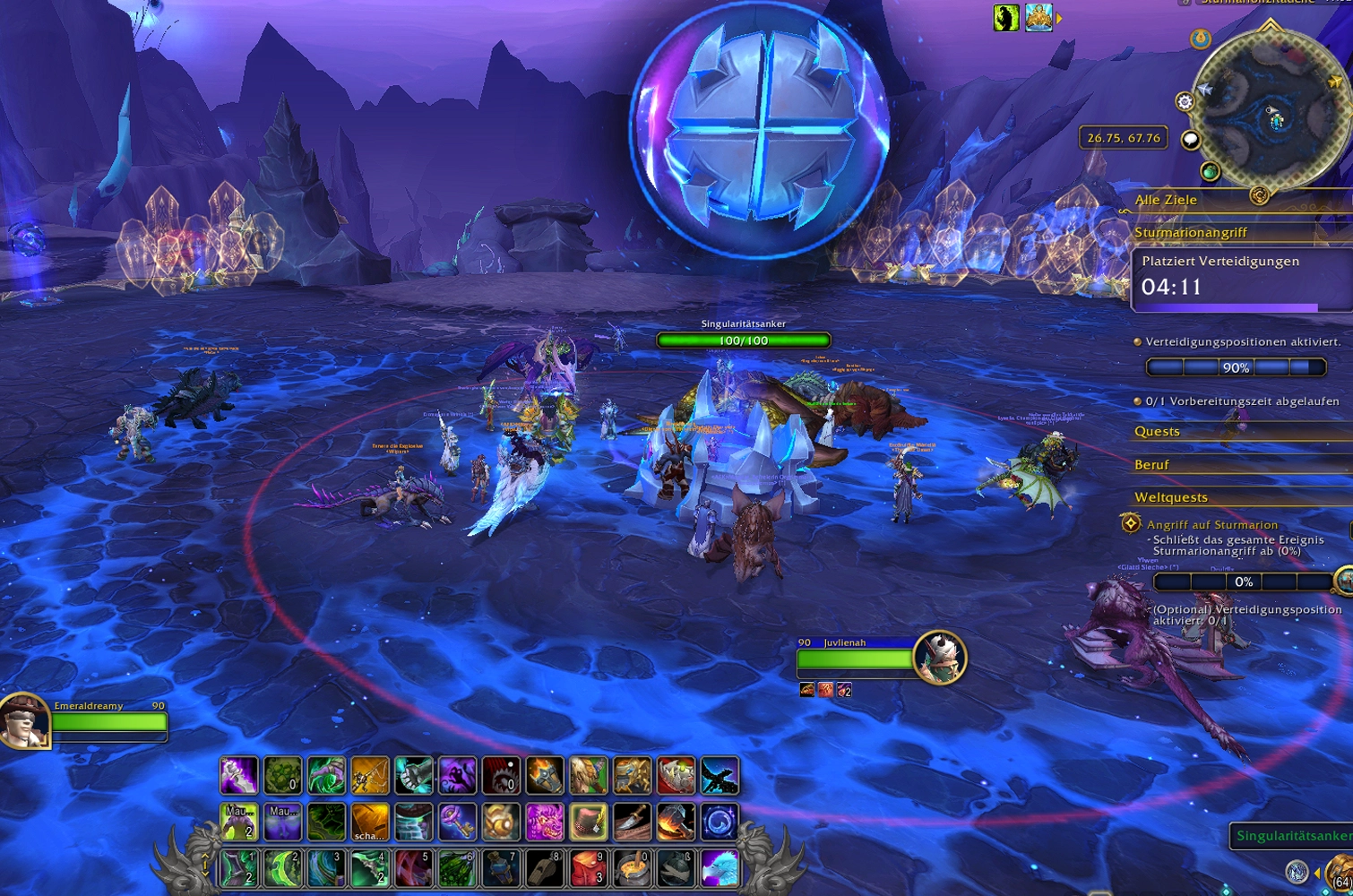Use the blue potion in slot 7

click(501, 868)
